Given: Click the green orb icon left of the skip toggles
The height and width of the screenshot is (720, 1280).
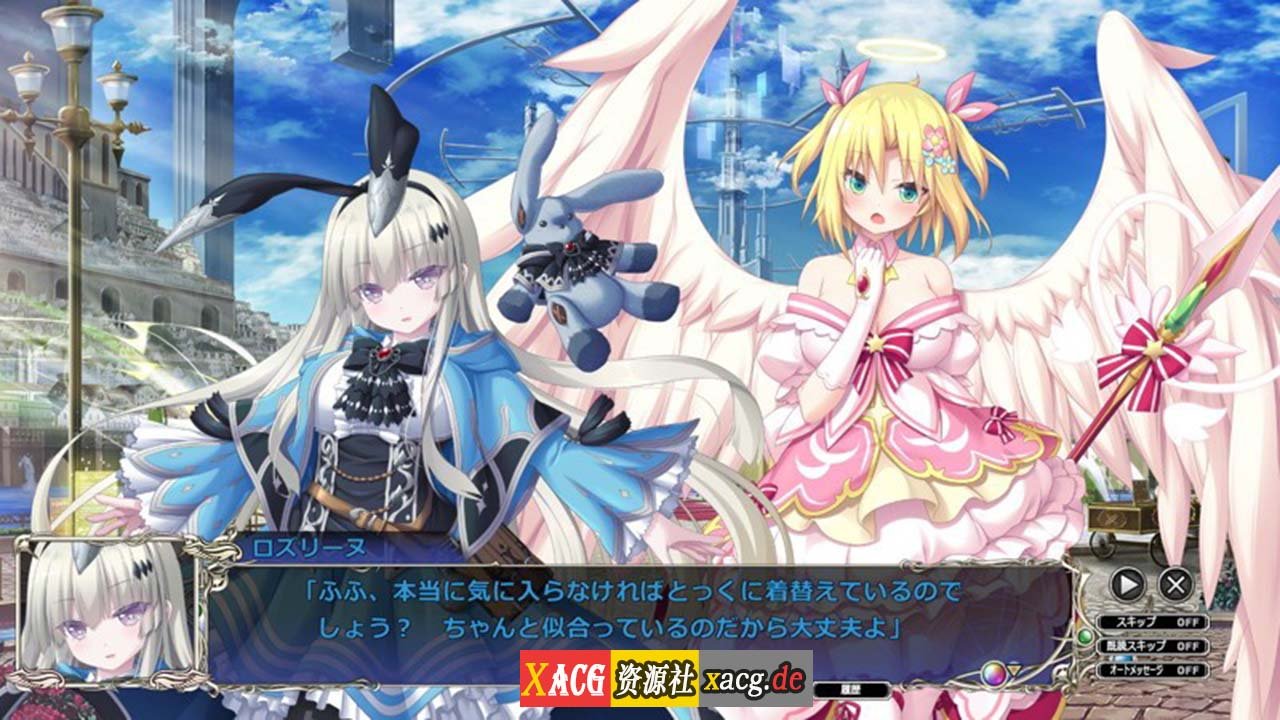Looking at the screenshot, I should (x=1088, y=637).
